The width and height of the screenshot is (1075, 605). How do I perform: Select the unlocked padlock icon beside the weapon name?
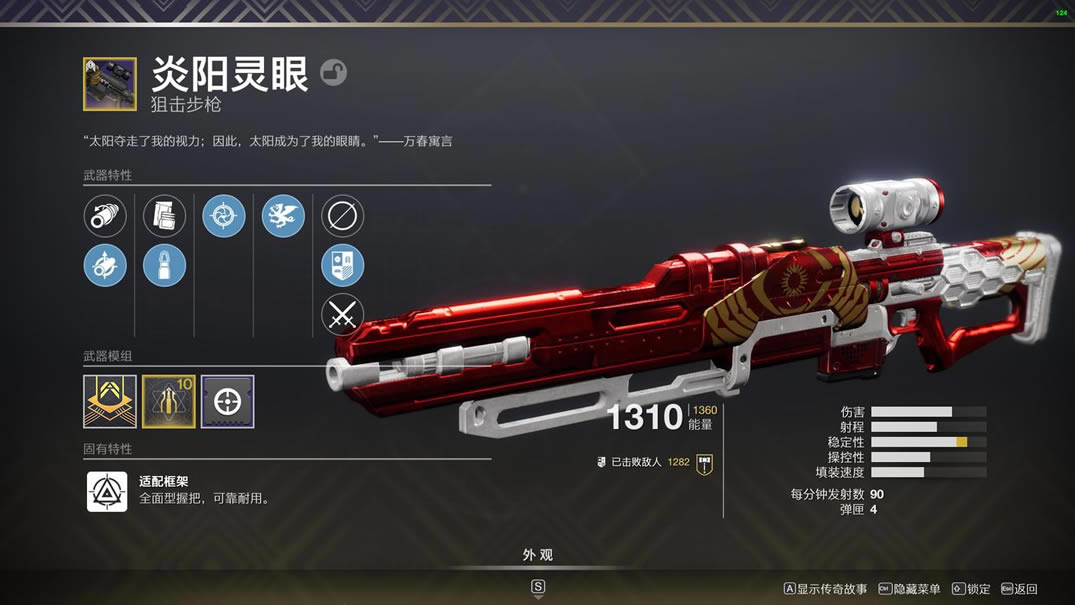click(x=333, y=72)
